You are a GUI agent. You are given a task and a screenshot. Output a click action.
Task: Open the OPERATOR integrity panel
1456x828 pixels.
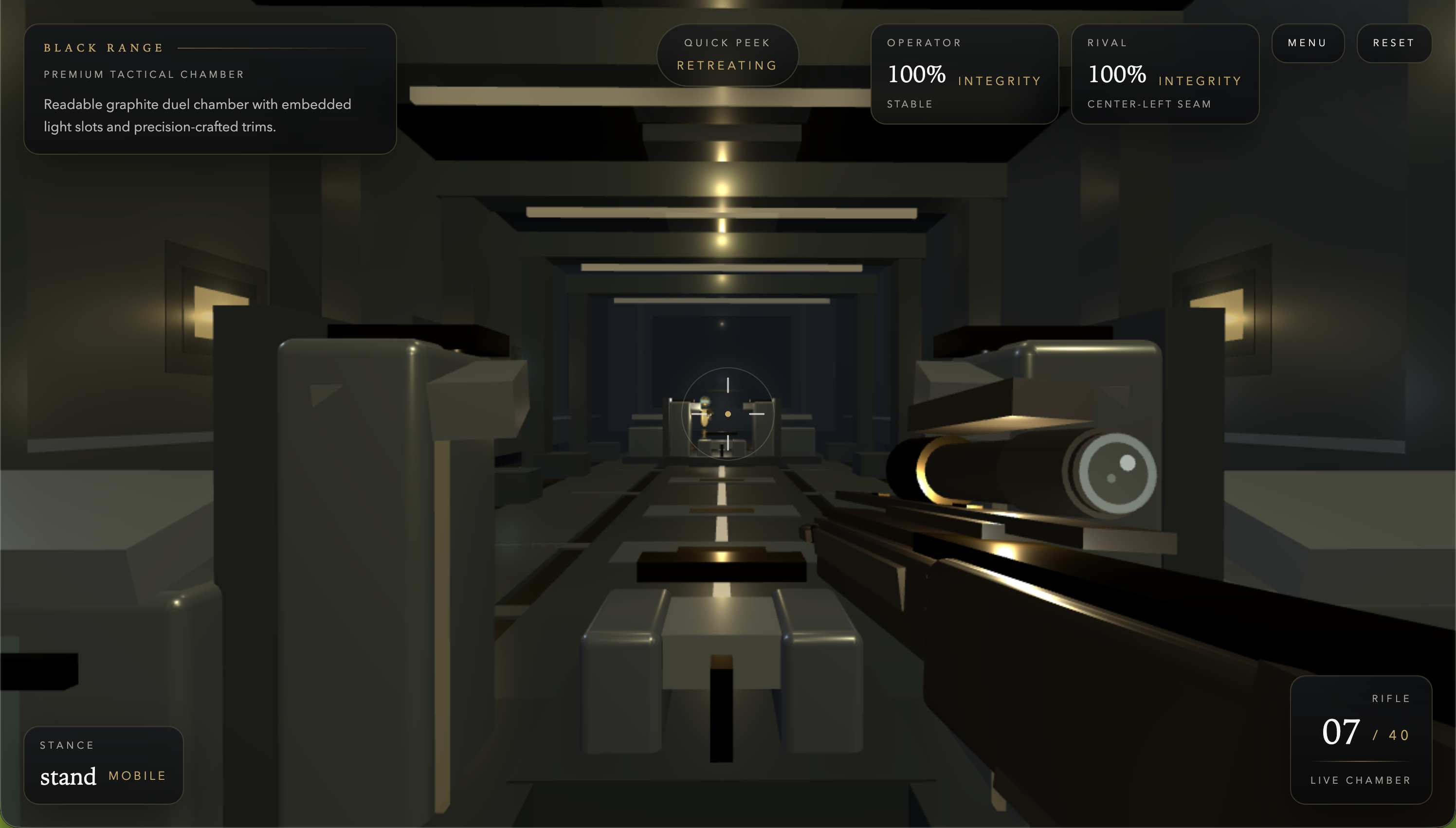[x=965, y=74]
